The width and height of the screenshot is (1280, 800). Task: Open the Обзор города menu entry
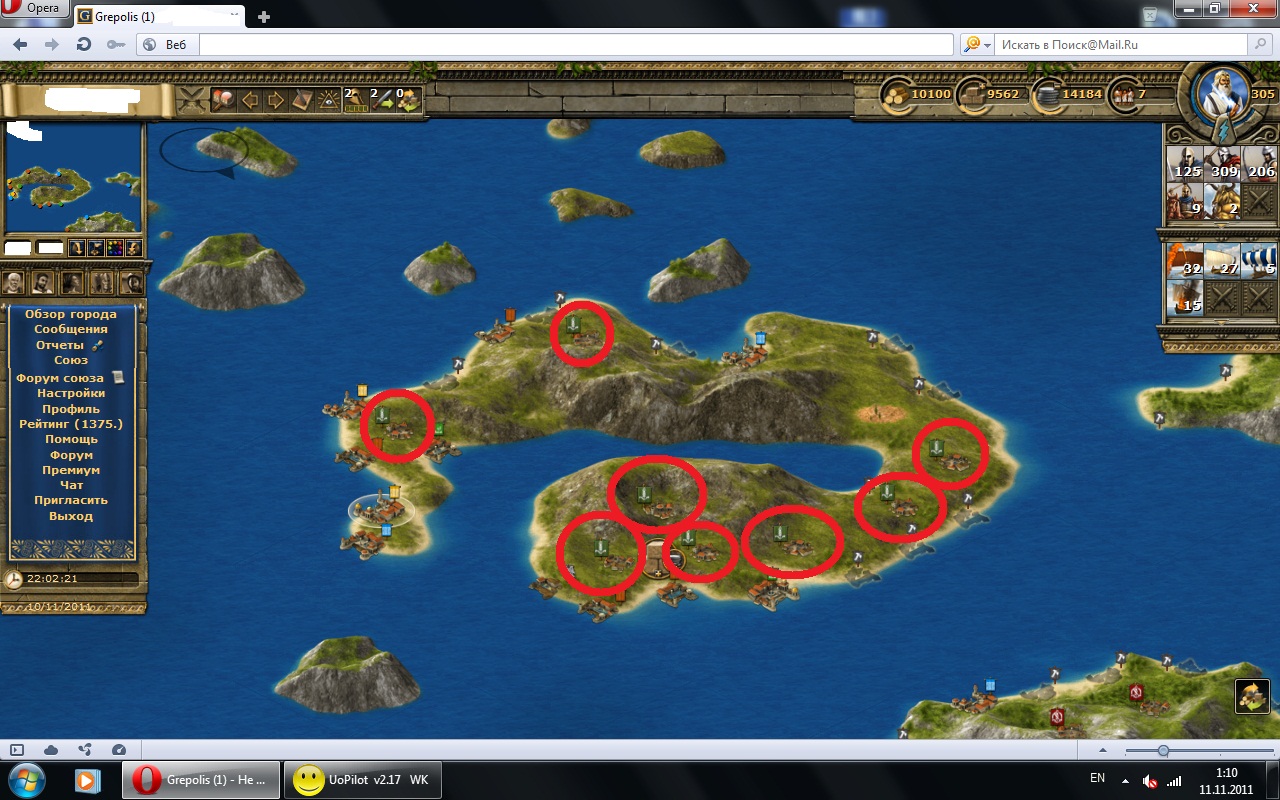(x=70, y=314)
